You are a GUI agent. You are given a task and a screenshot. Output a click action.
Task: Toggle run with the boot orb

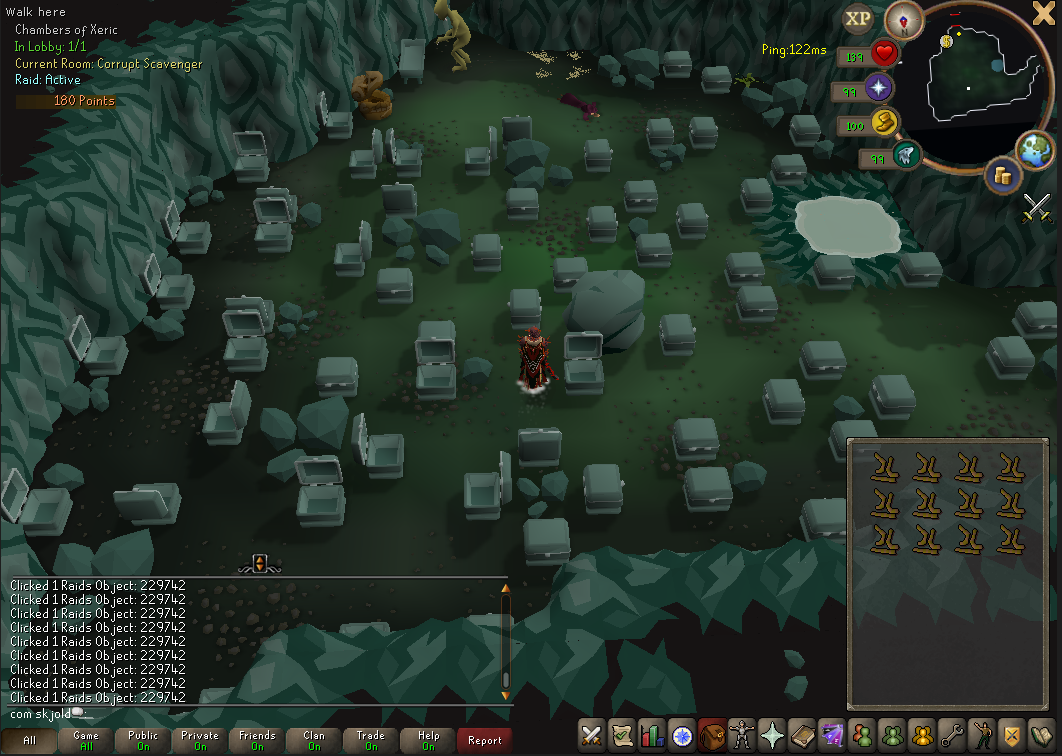(x=884, y=123)
